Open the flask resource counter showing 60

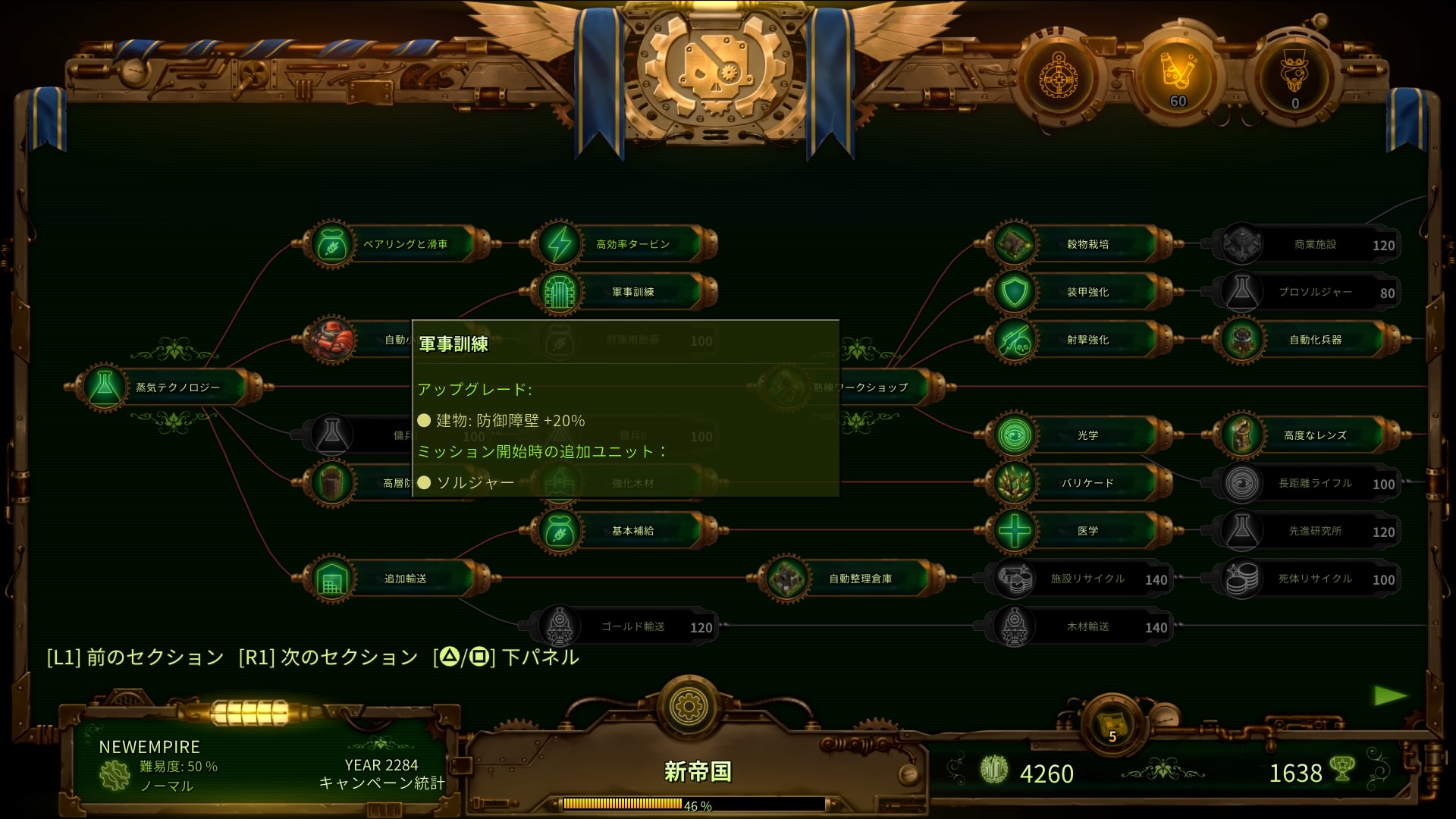[1175, 76]
